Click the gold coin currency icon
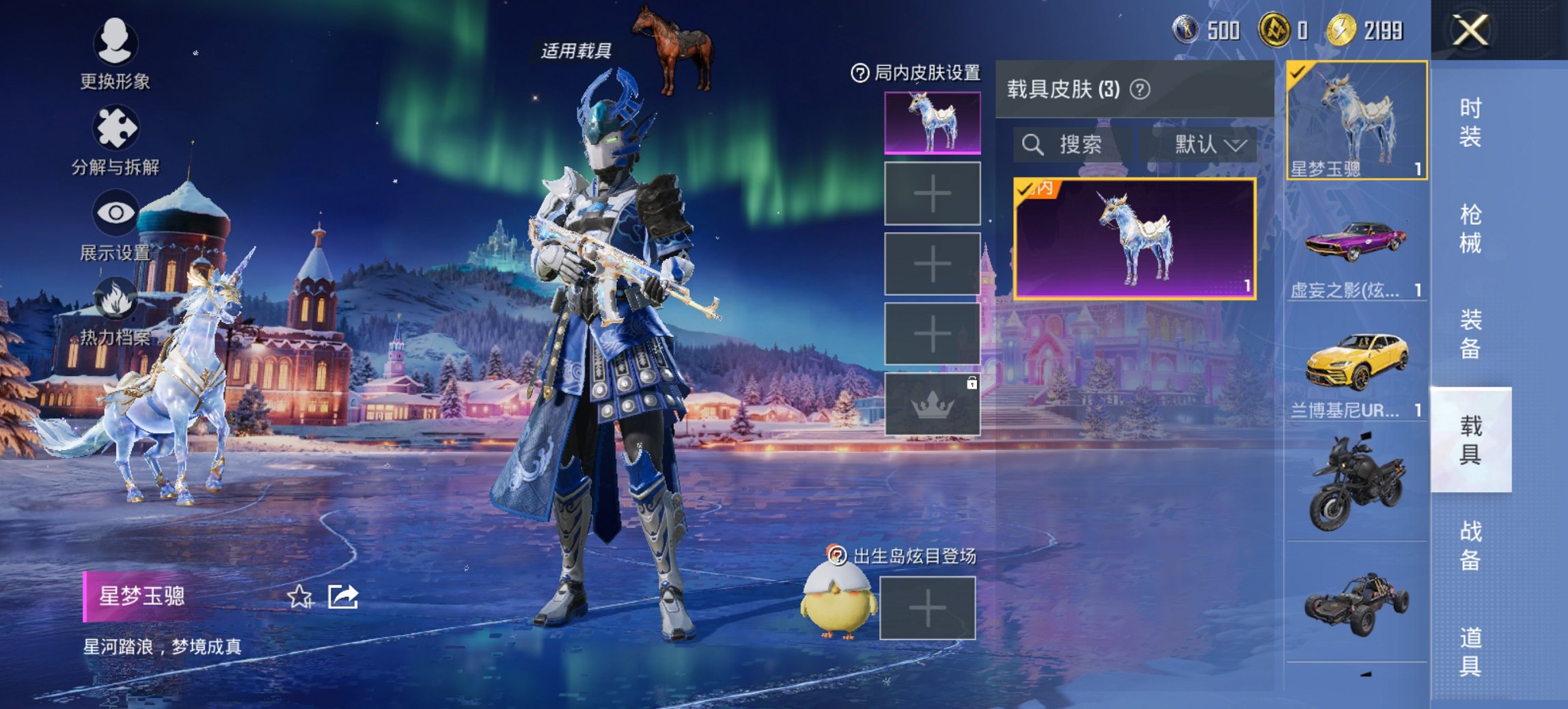 [x=1342, y=30]
